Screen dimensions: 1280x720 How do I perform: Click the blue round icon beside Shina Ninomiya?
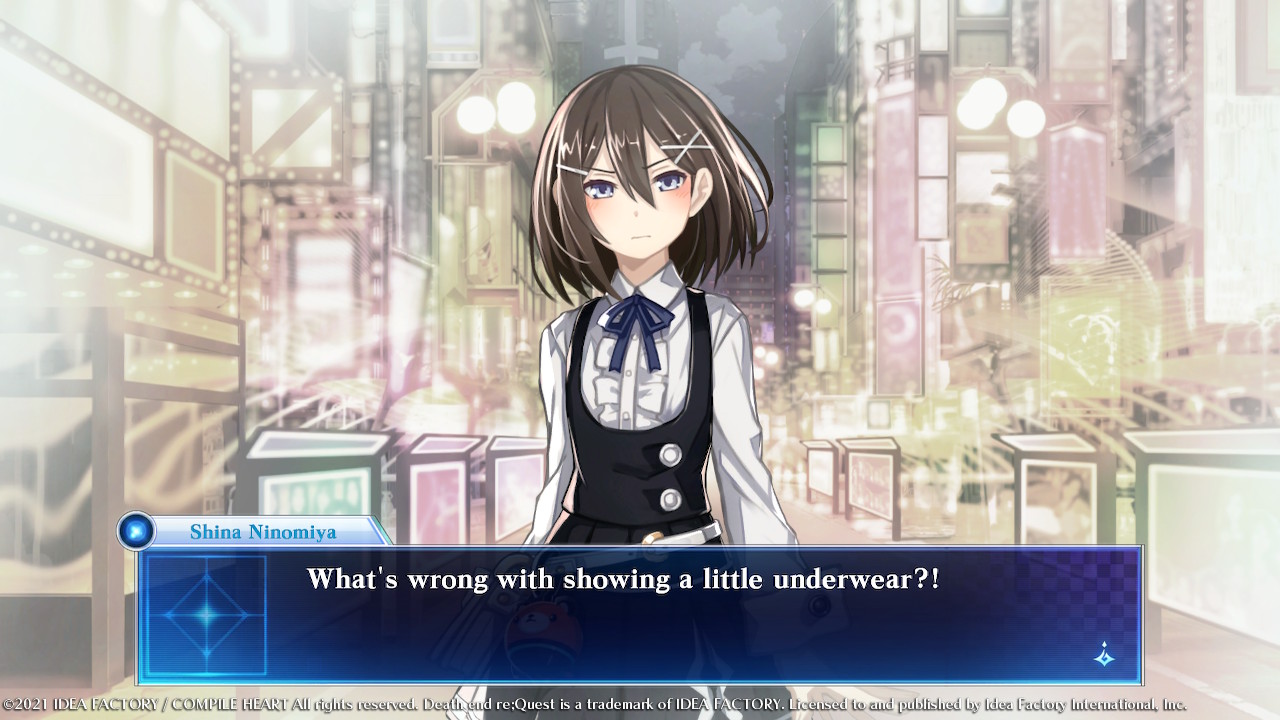(x=135, y=531)
